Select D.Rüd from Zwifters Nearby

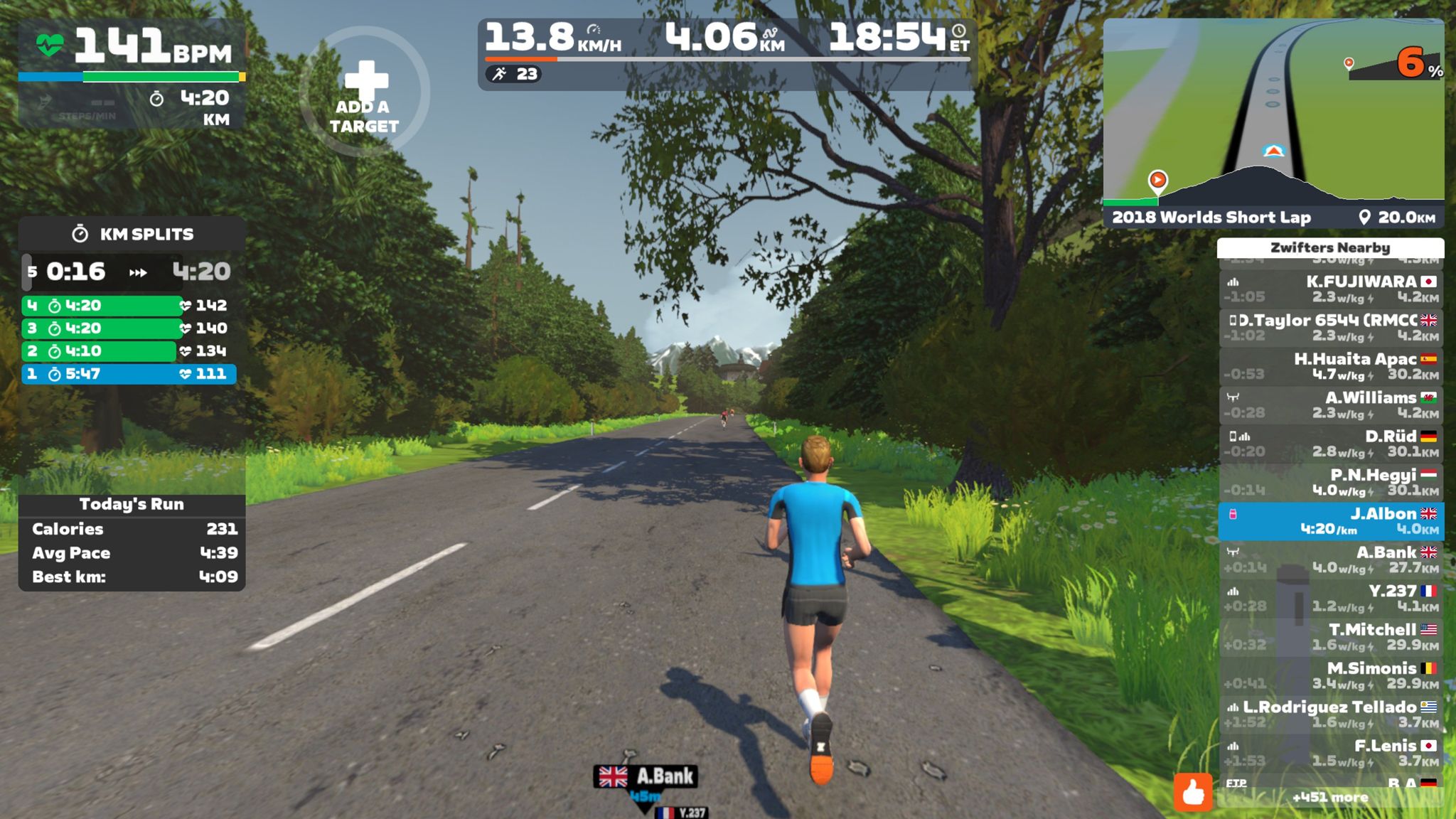(1330, 443)
